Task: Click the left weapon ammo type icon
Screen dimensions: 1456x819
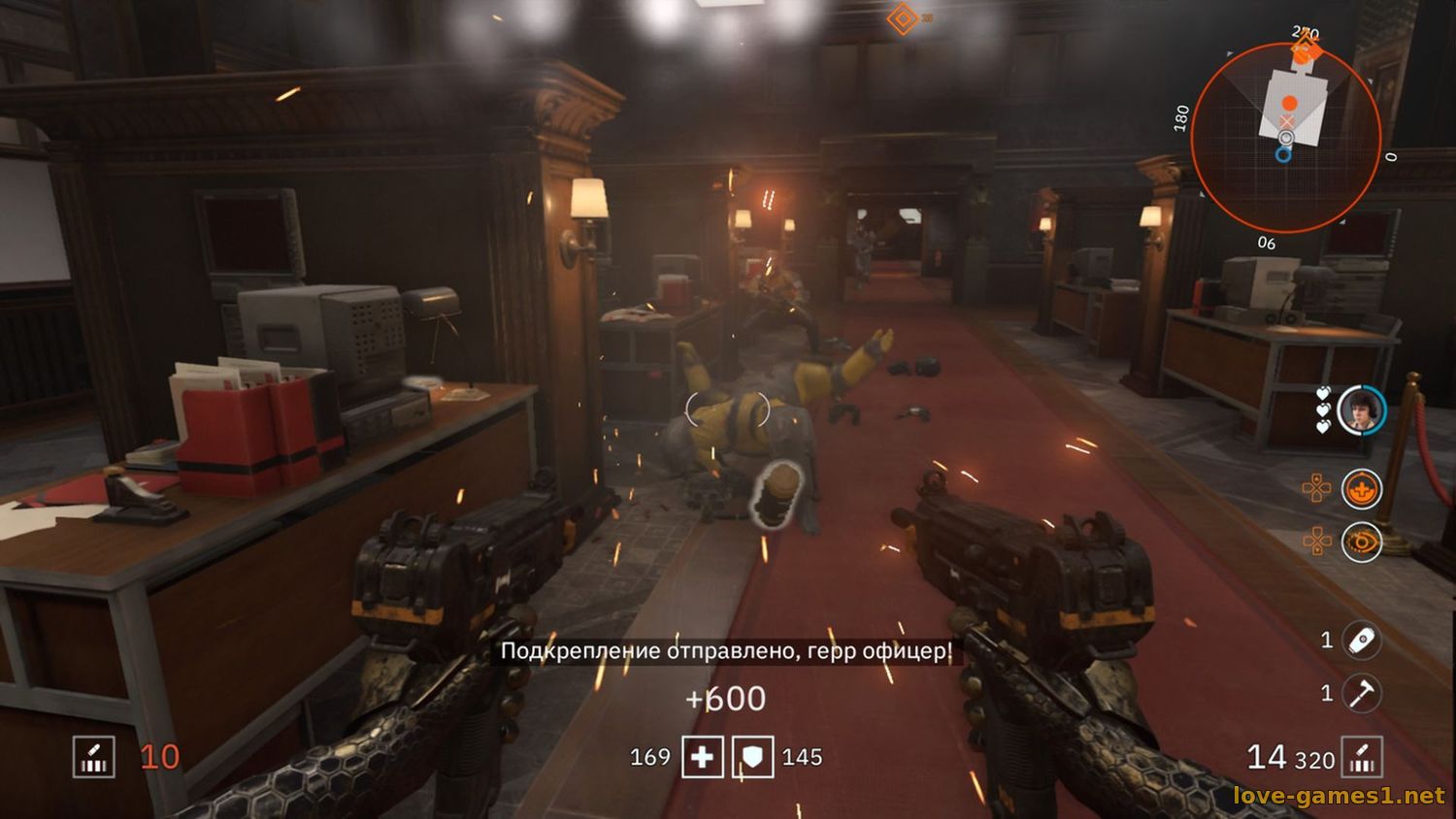Action: point(94,757)
